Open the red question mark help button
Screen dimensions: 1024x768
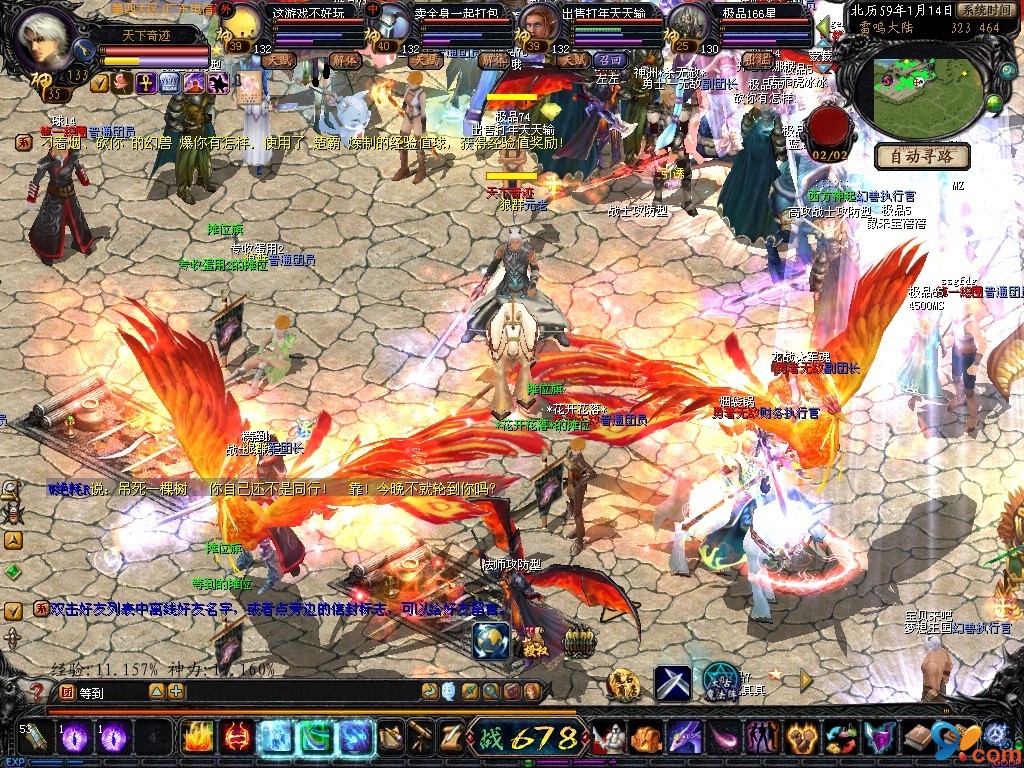pyautogui.click(x=36, y=691)
